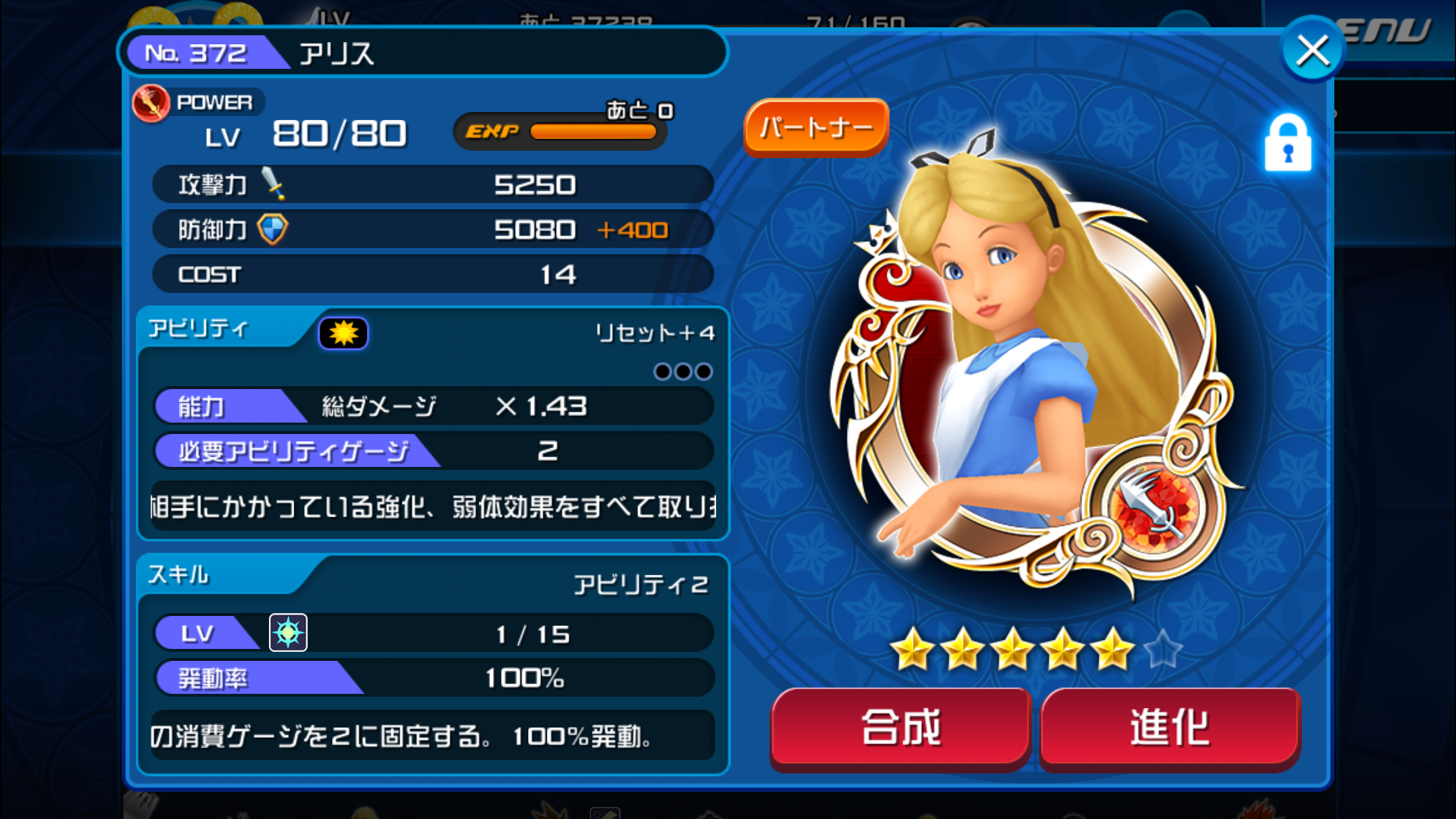Tap the ability description scrolling text
This screenshot has width=1456, height=819.
point(433,507)
